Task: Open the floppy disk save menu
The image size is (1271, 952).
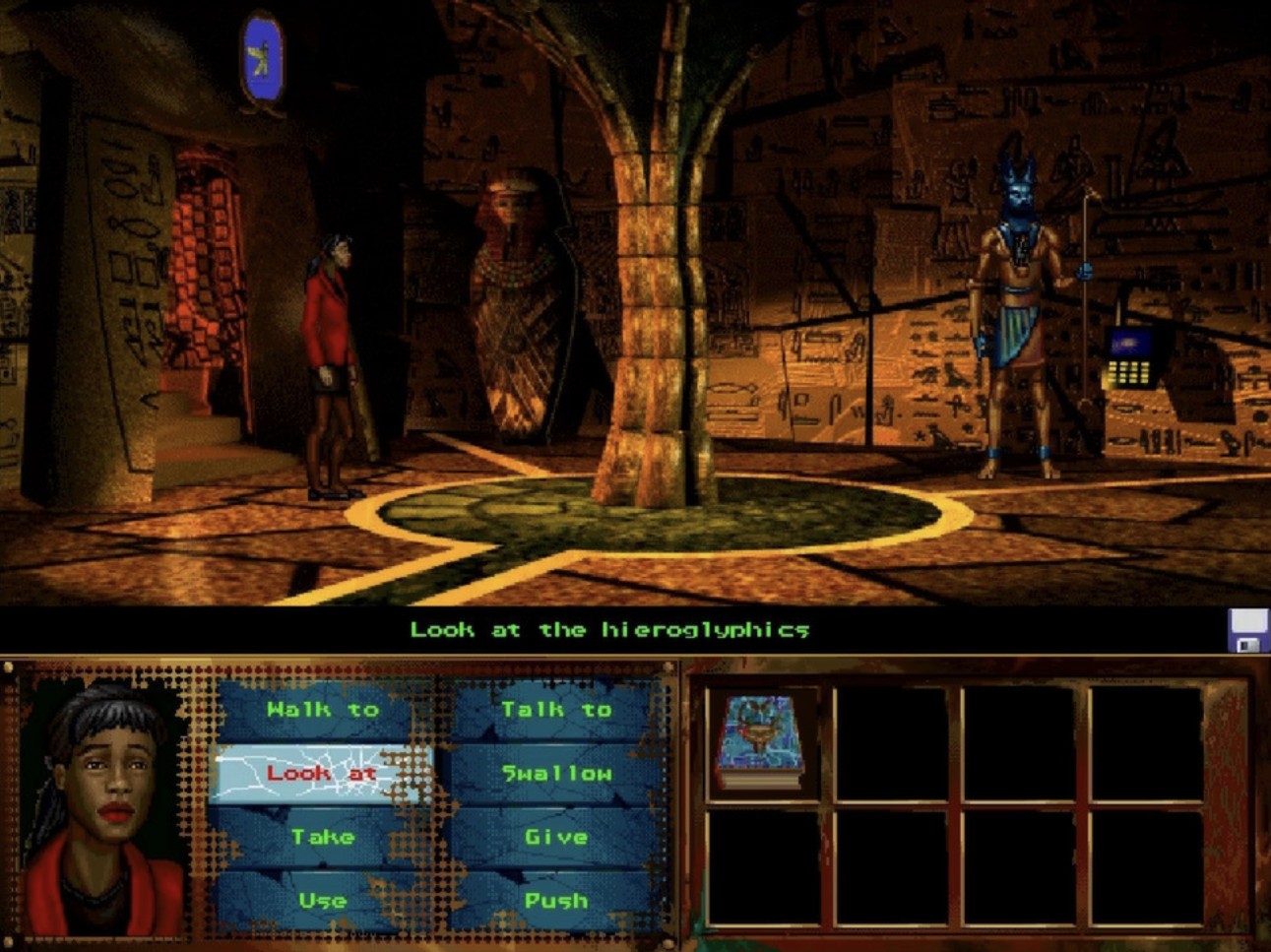Action: pyautogui.click(x=1247, y=630)
